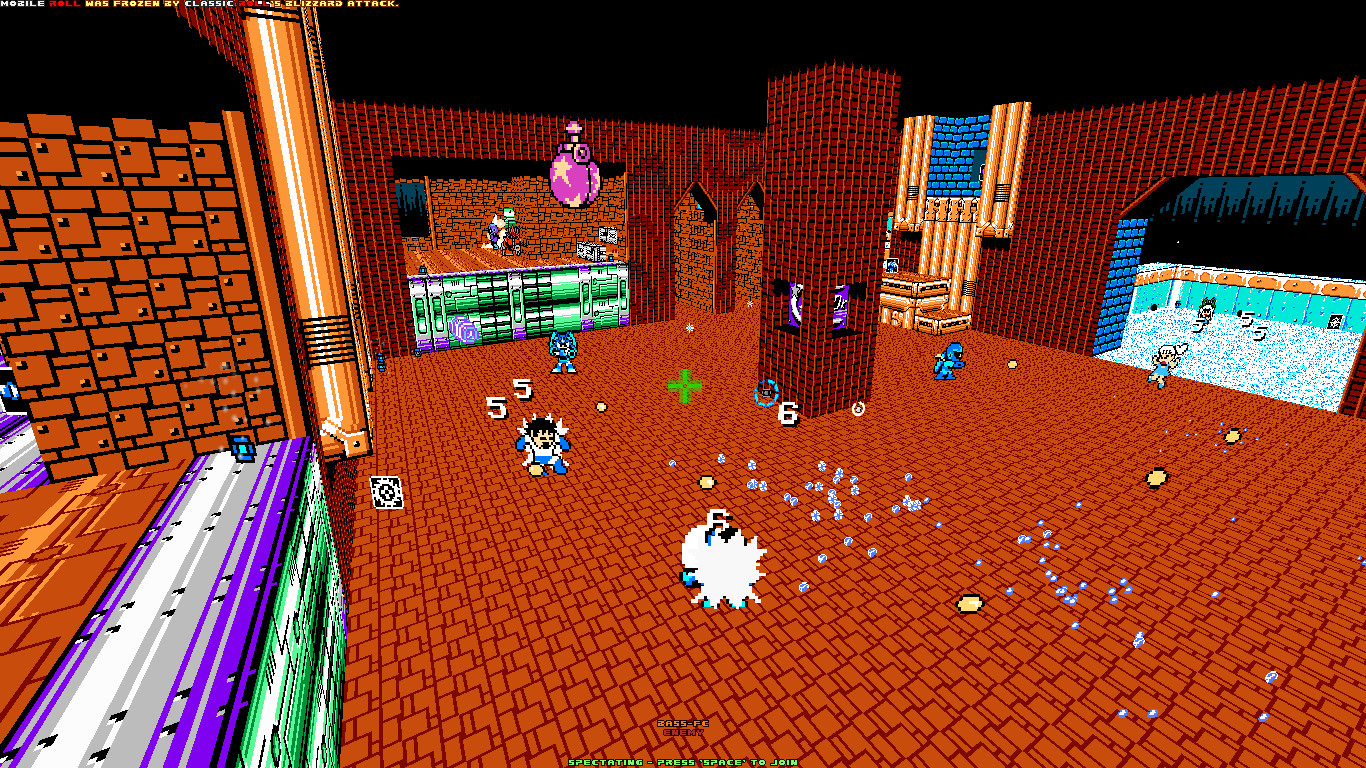The image size is (1366, 768).
Task: Click the small energy pellet by Mega Man
Action: (x=601, y=405)
